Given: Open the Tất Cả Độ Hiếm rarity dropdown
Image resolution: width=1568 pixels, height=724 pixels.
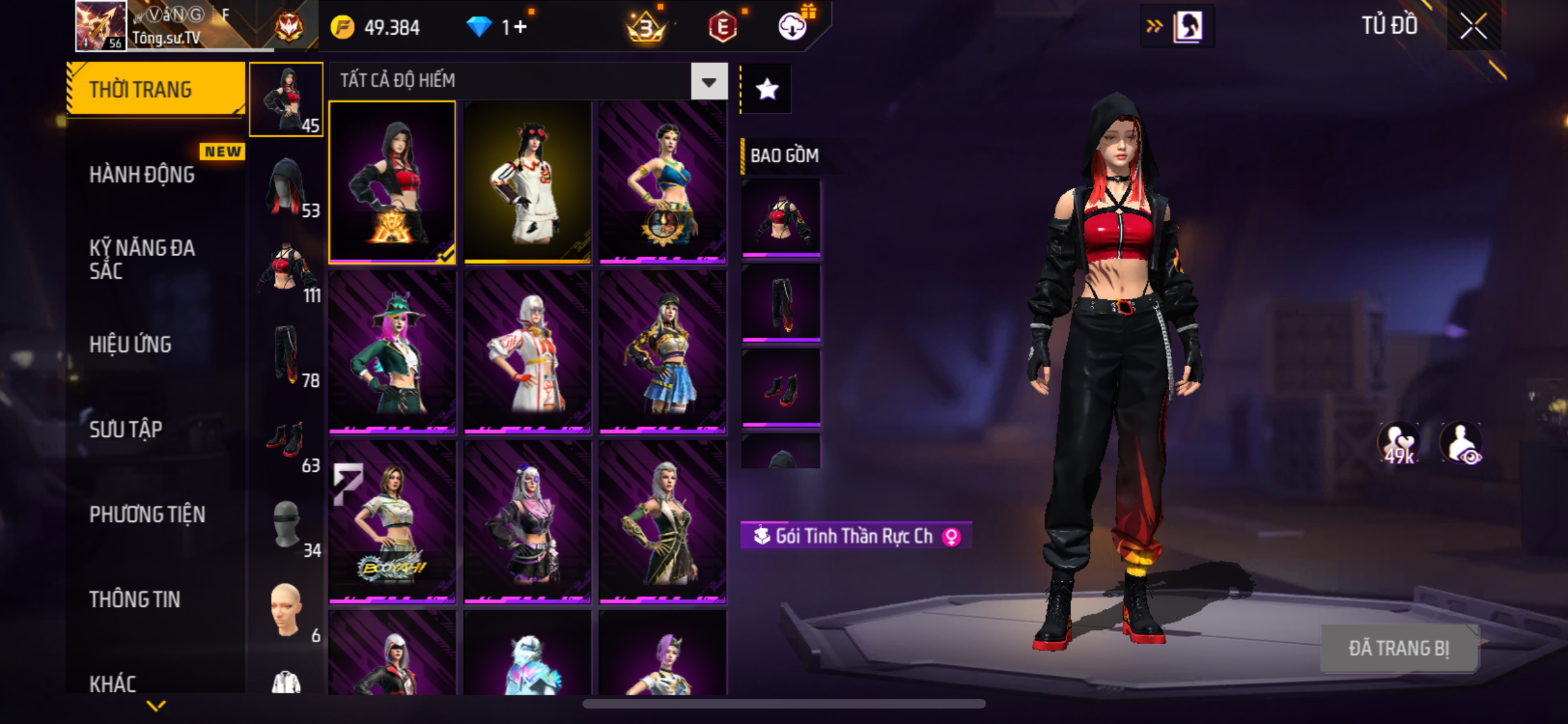Looking at the screenshot, I should 709,82.
